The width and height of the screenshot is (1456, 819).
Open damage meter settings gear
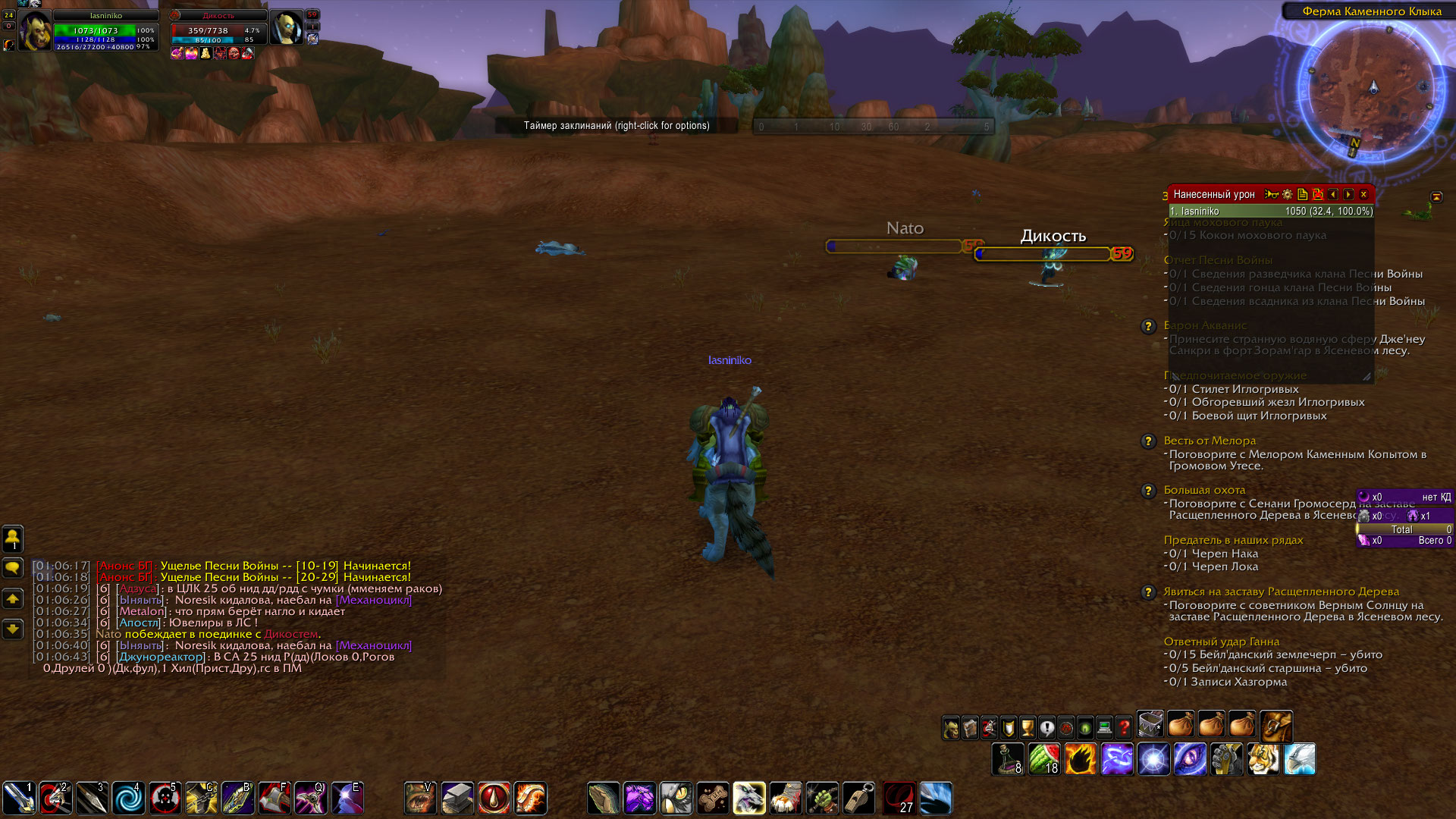click(1287, 195)
